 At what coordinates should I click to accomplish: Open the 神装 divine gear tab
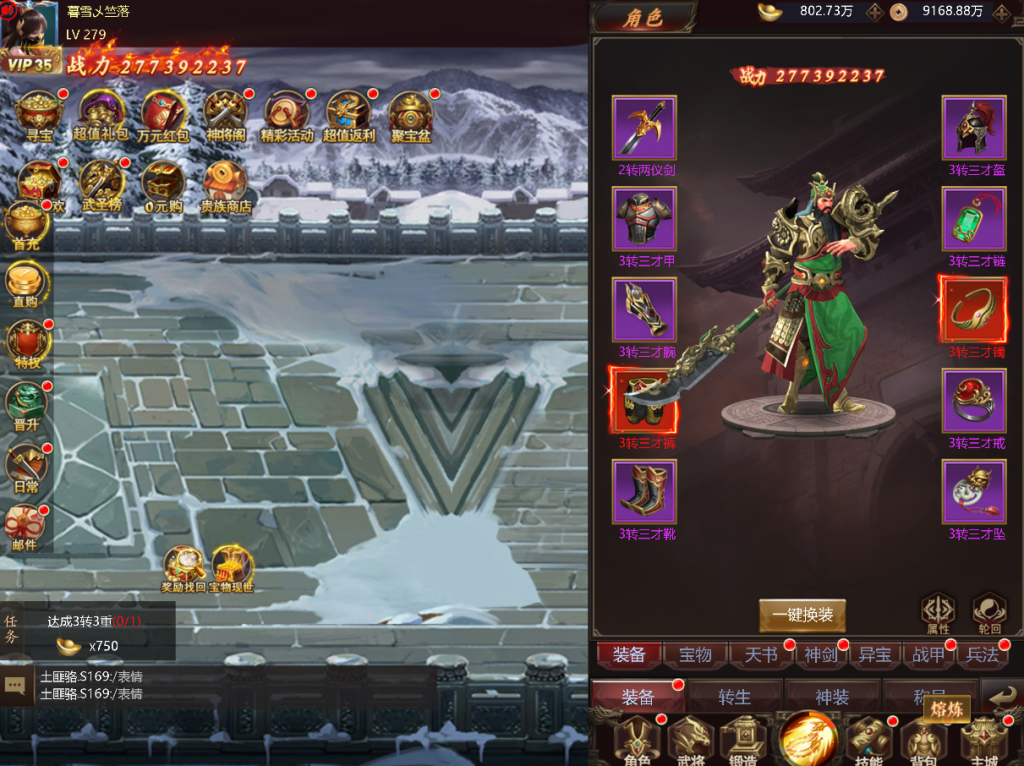[831, 697]
